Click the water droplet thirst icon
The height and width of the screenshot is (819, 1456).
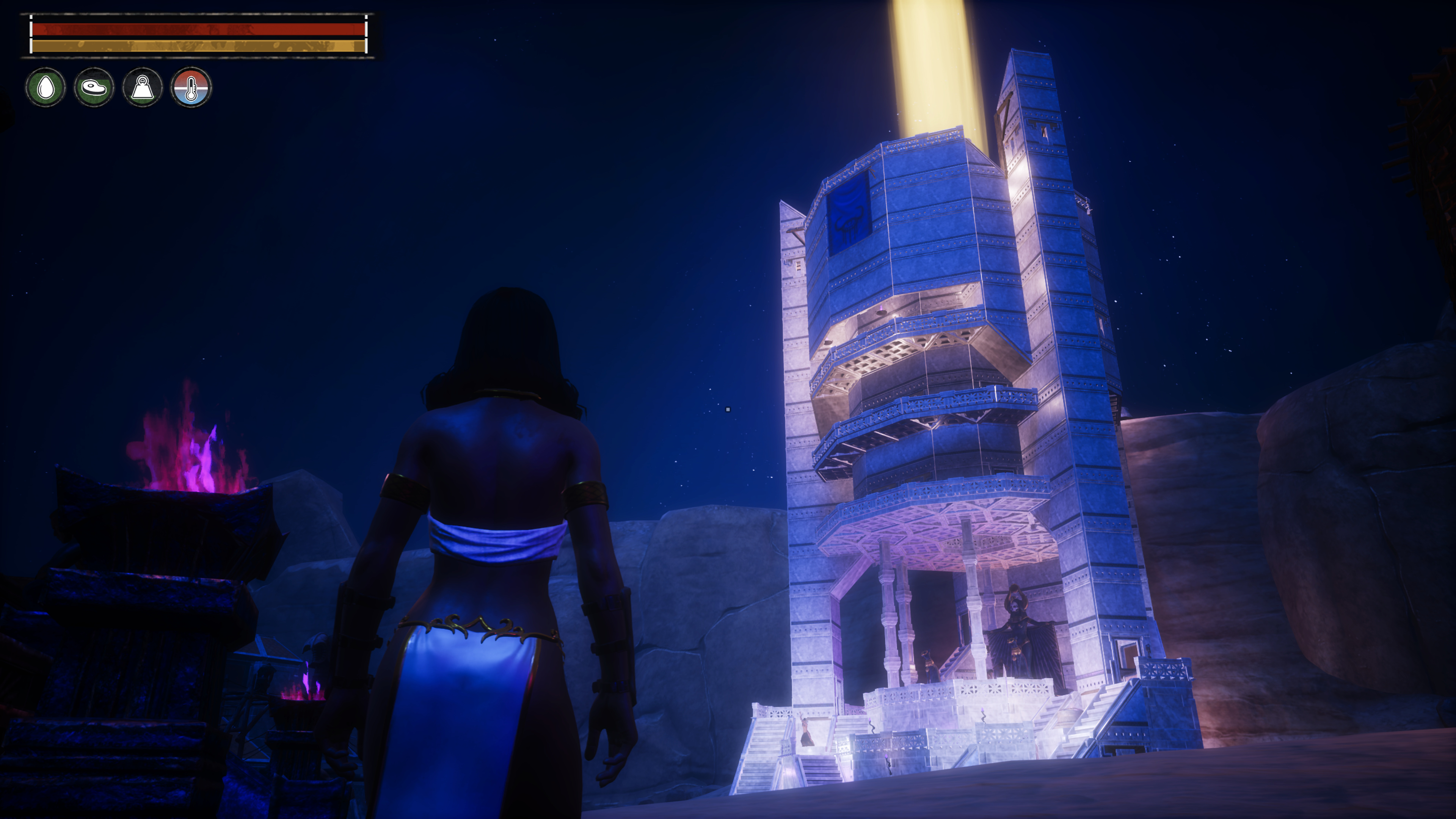pyautogui.click(x=45, y=88)
